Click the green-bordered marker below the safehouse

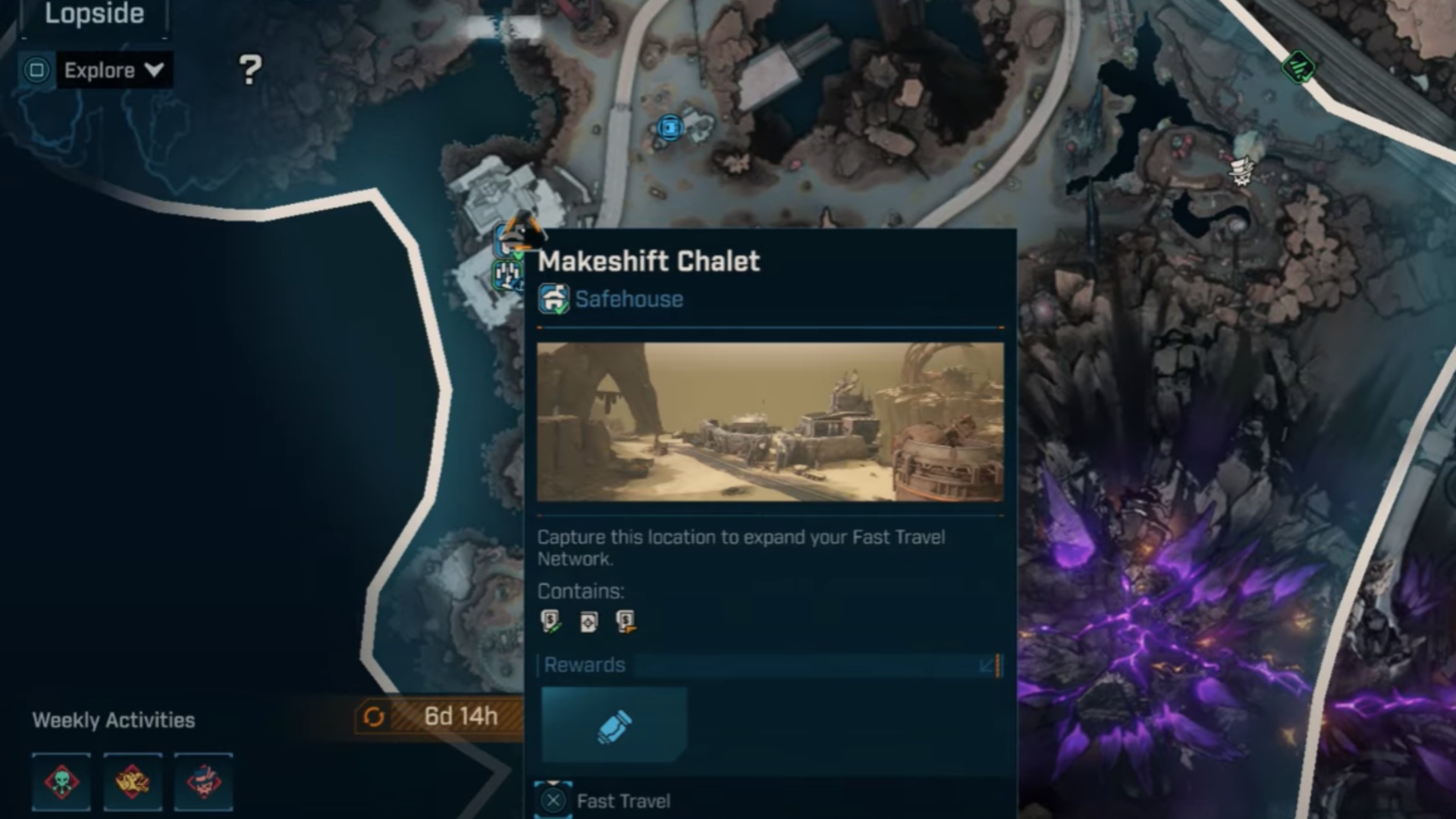pos(507,275)
